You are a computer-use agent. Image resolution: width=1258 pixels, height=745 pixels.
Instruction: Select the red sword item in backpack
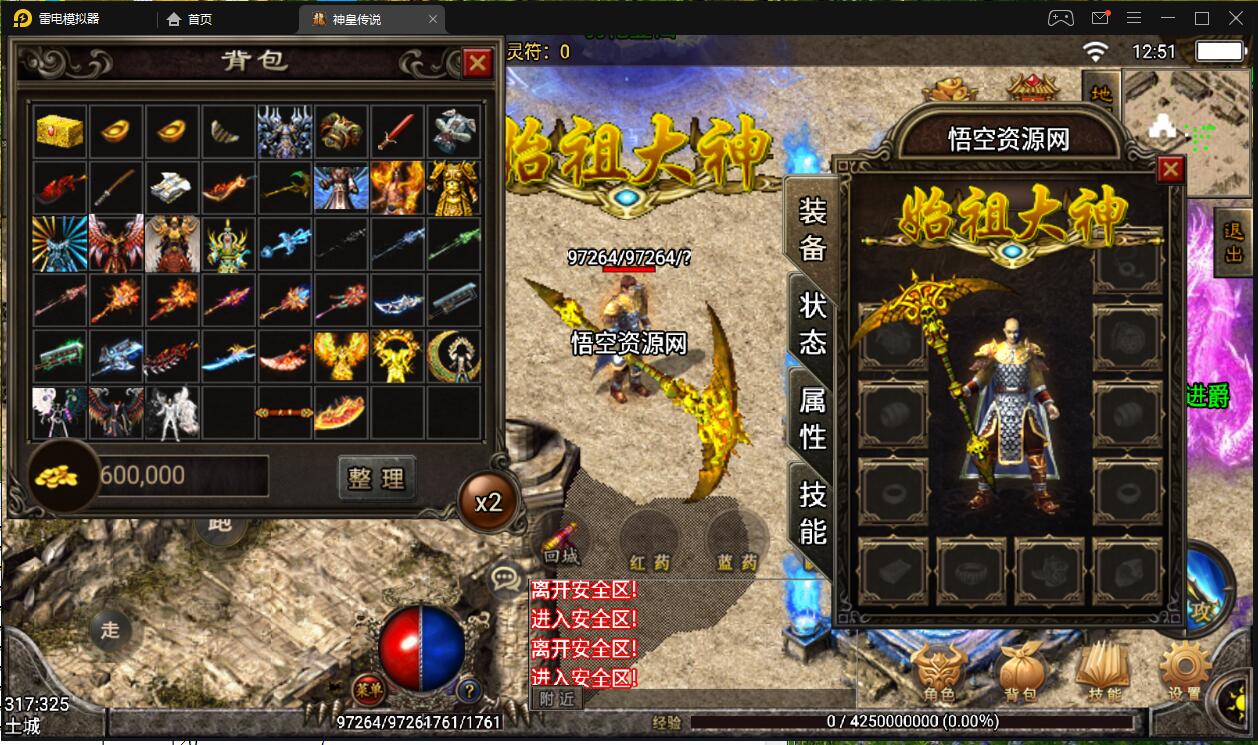[x=397, y=131]
